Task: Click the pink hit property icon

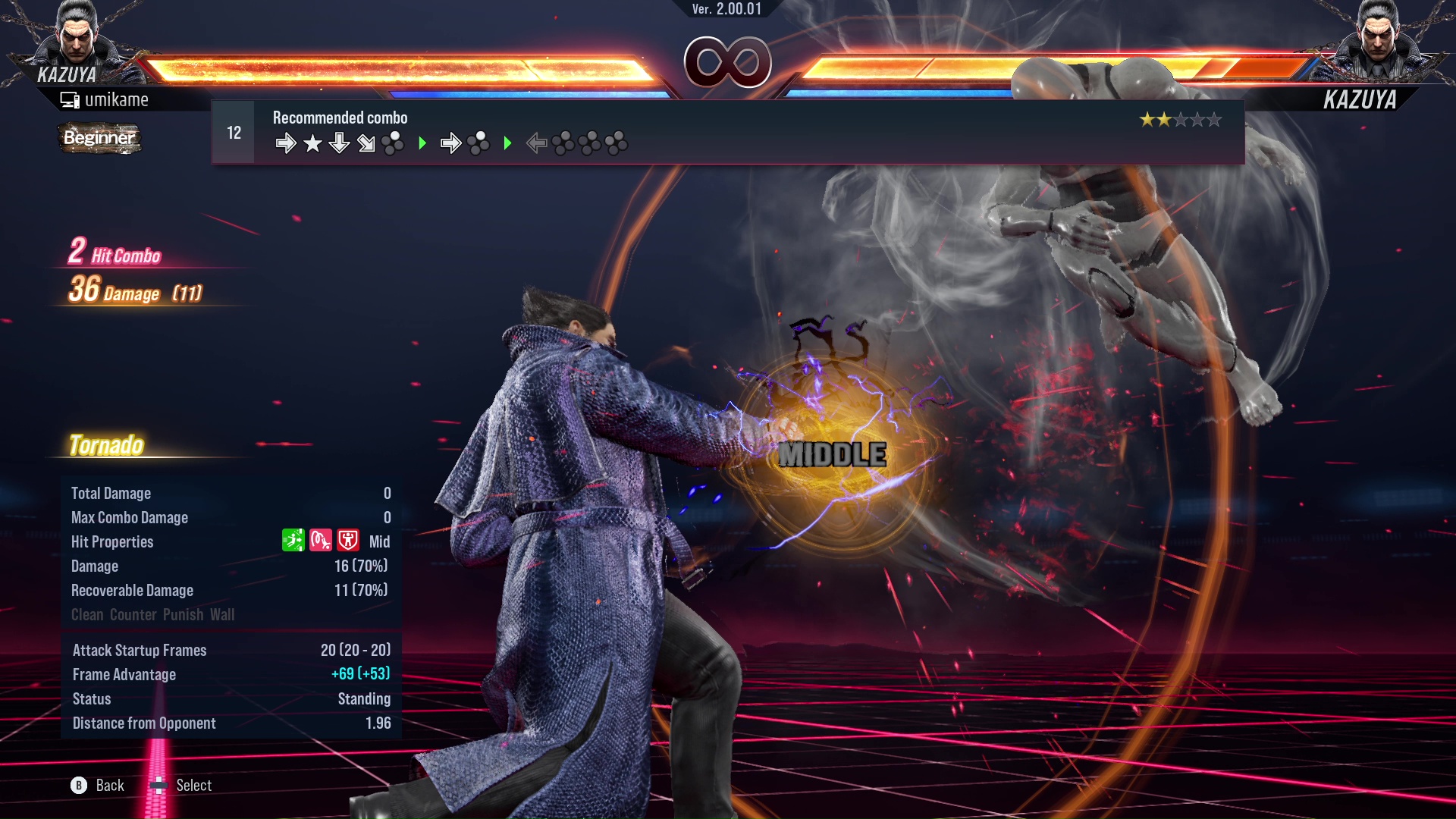Action: click(x=321, y=541)
